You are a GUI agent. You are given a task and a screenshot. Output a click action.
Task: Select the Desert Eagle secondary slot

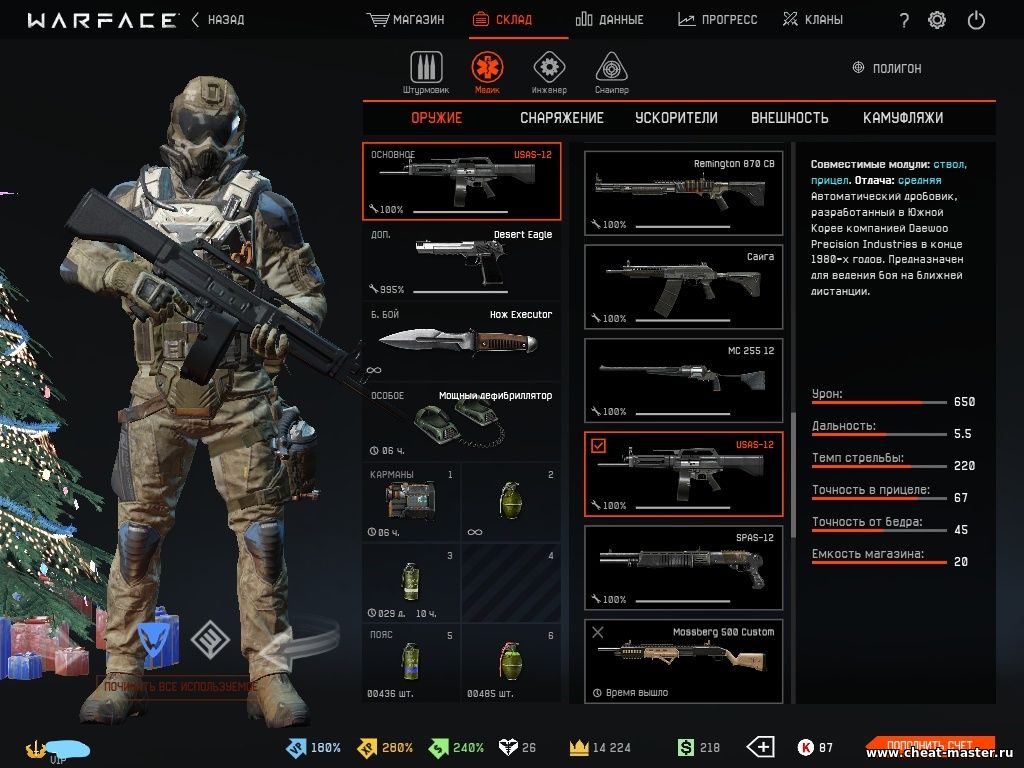[461, 261]
